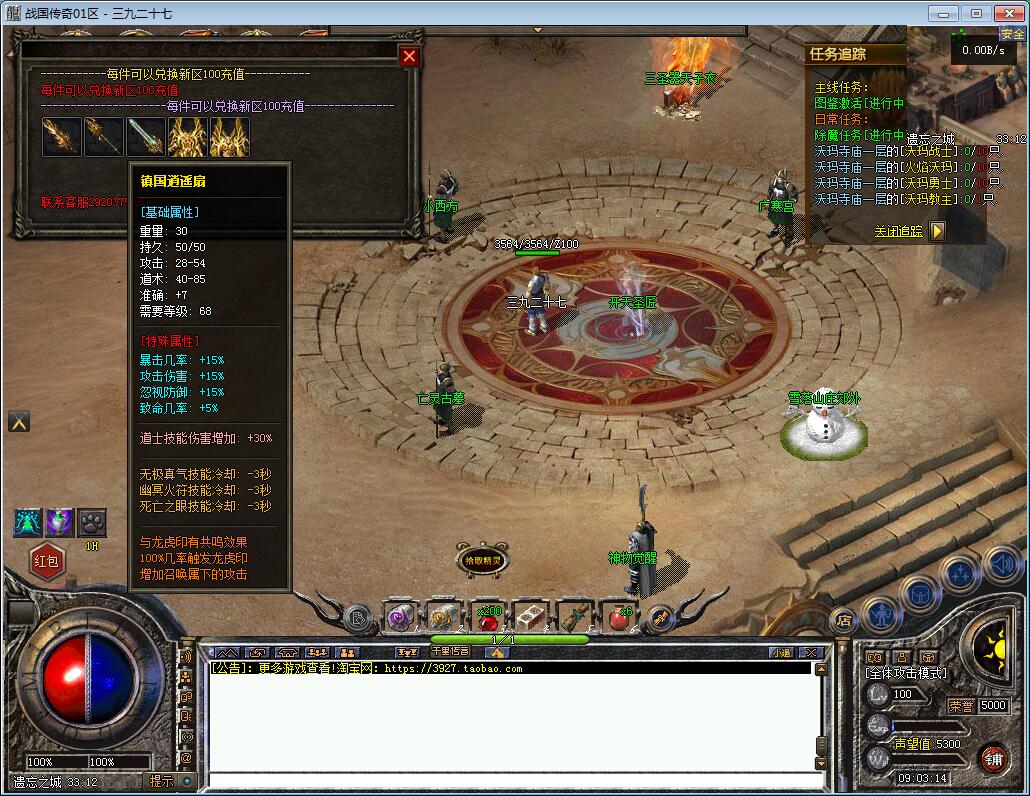
Task: Select the first golden feather weapon
Action: pyautogui.click(x=62, y=137)
